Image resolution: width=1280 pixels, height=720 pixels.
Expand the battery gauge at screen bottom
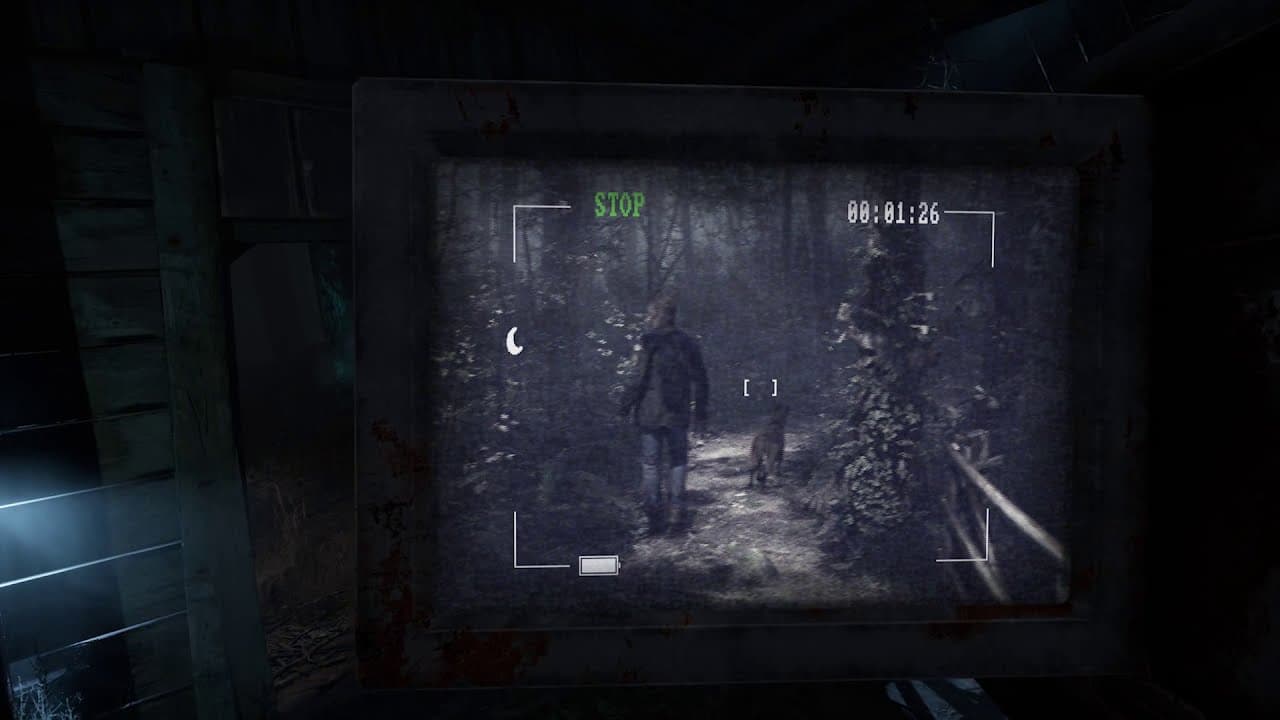click(599, 565)
